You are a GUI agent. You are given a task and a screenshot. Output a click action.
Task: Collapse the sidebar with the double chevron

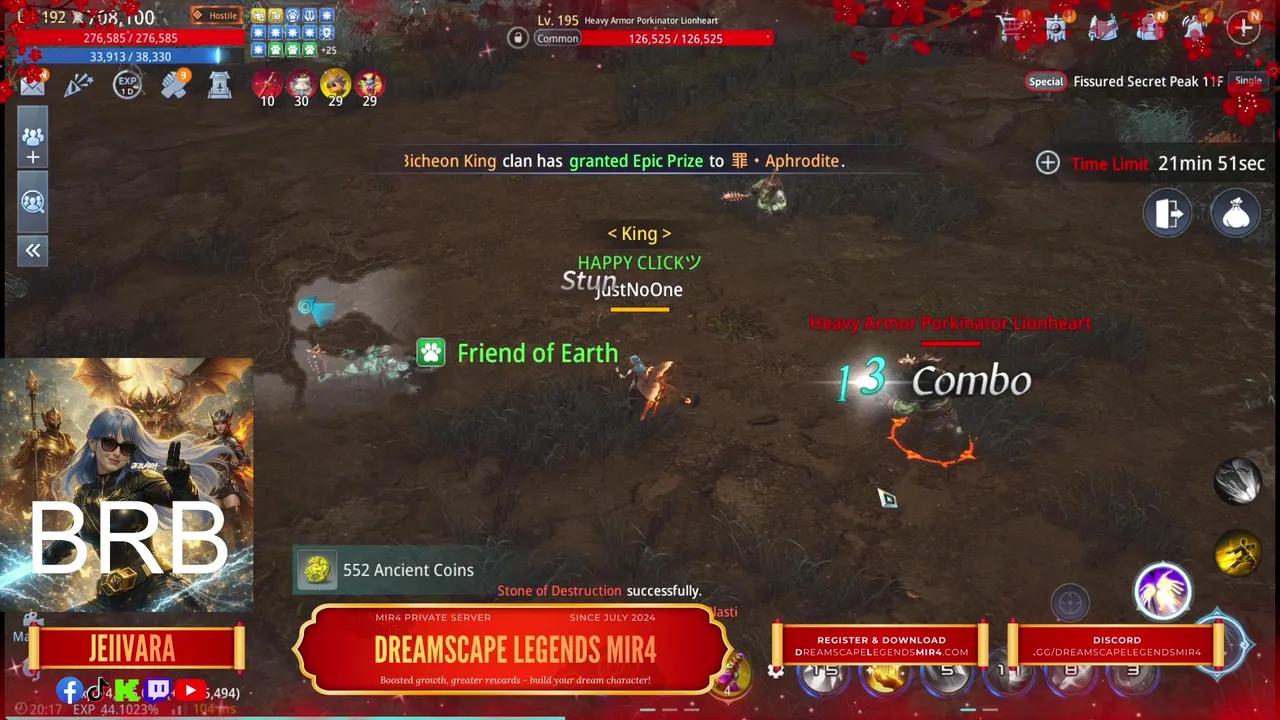[33, 250]
